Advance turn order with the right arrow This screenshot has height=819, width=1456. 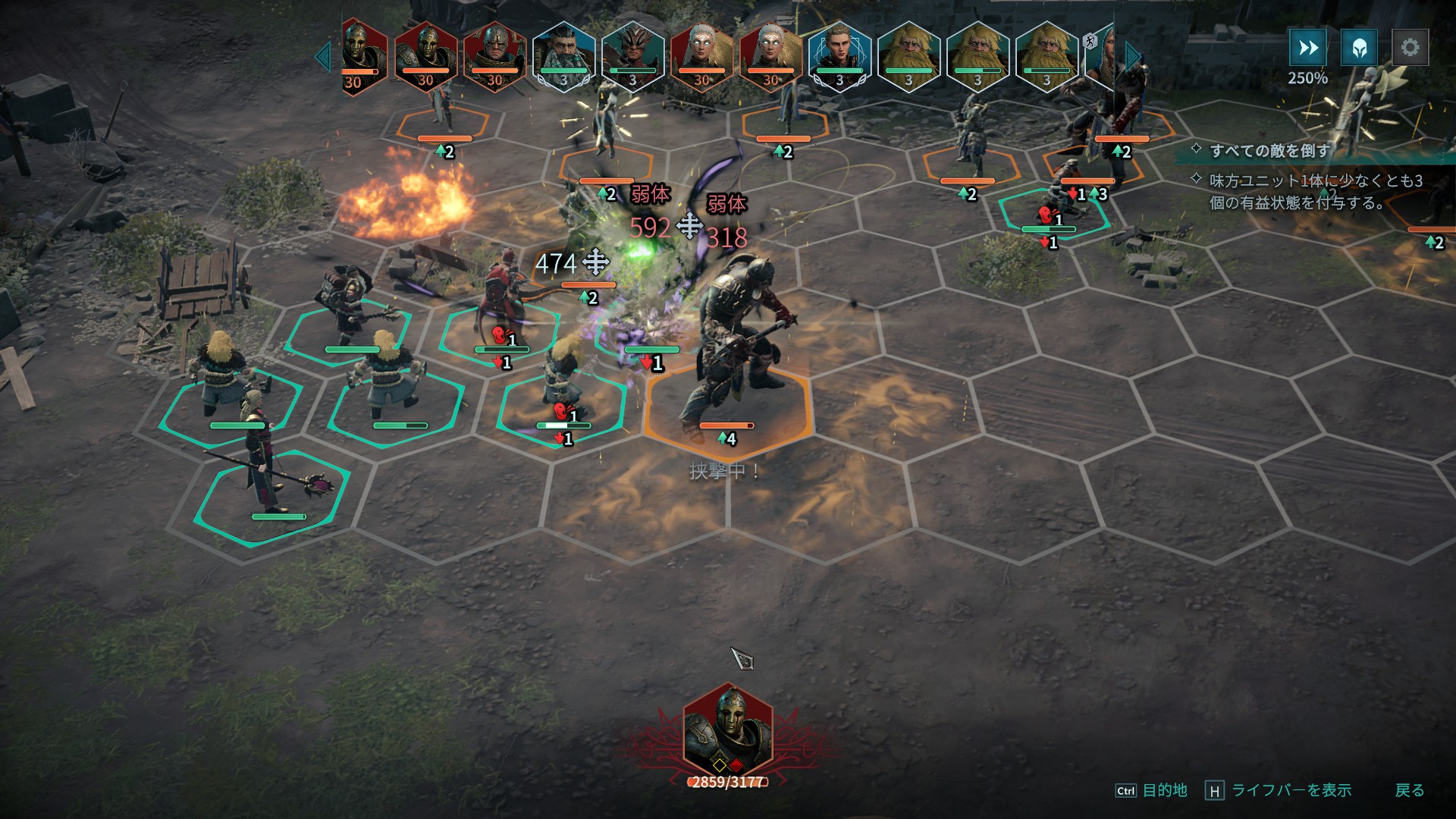coord(1132,57)
